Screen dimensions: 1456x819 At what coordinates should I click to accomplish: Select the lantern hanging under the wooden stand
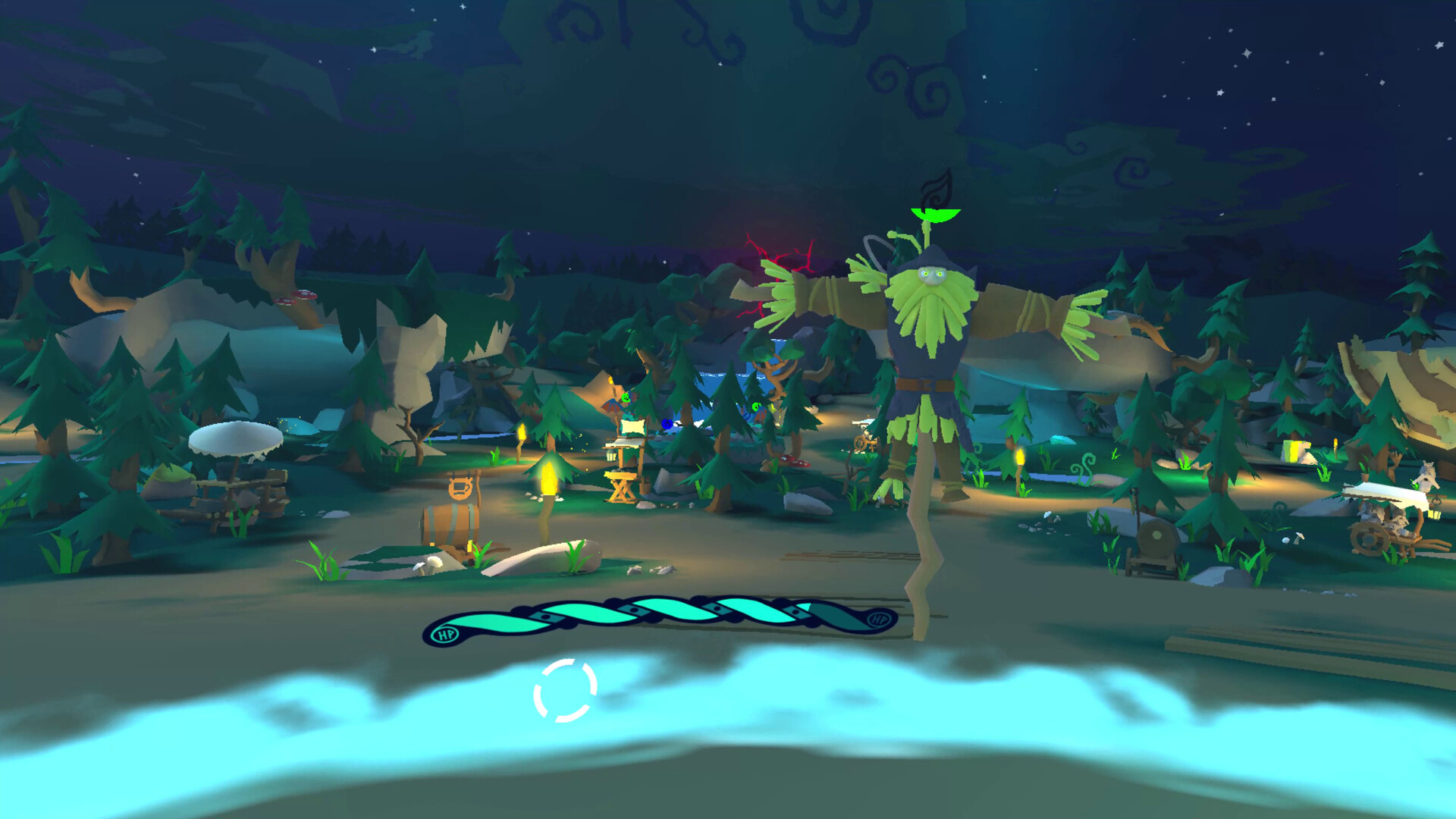pos(611,454)
